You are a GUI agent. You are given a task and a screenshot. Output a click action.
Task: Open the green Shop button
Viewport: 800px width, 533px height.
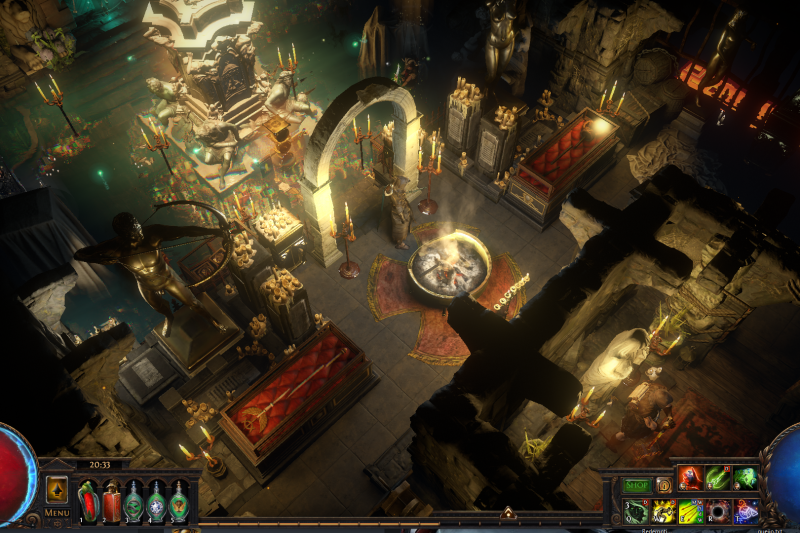[x=637, y=485]
